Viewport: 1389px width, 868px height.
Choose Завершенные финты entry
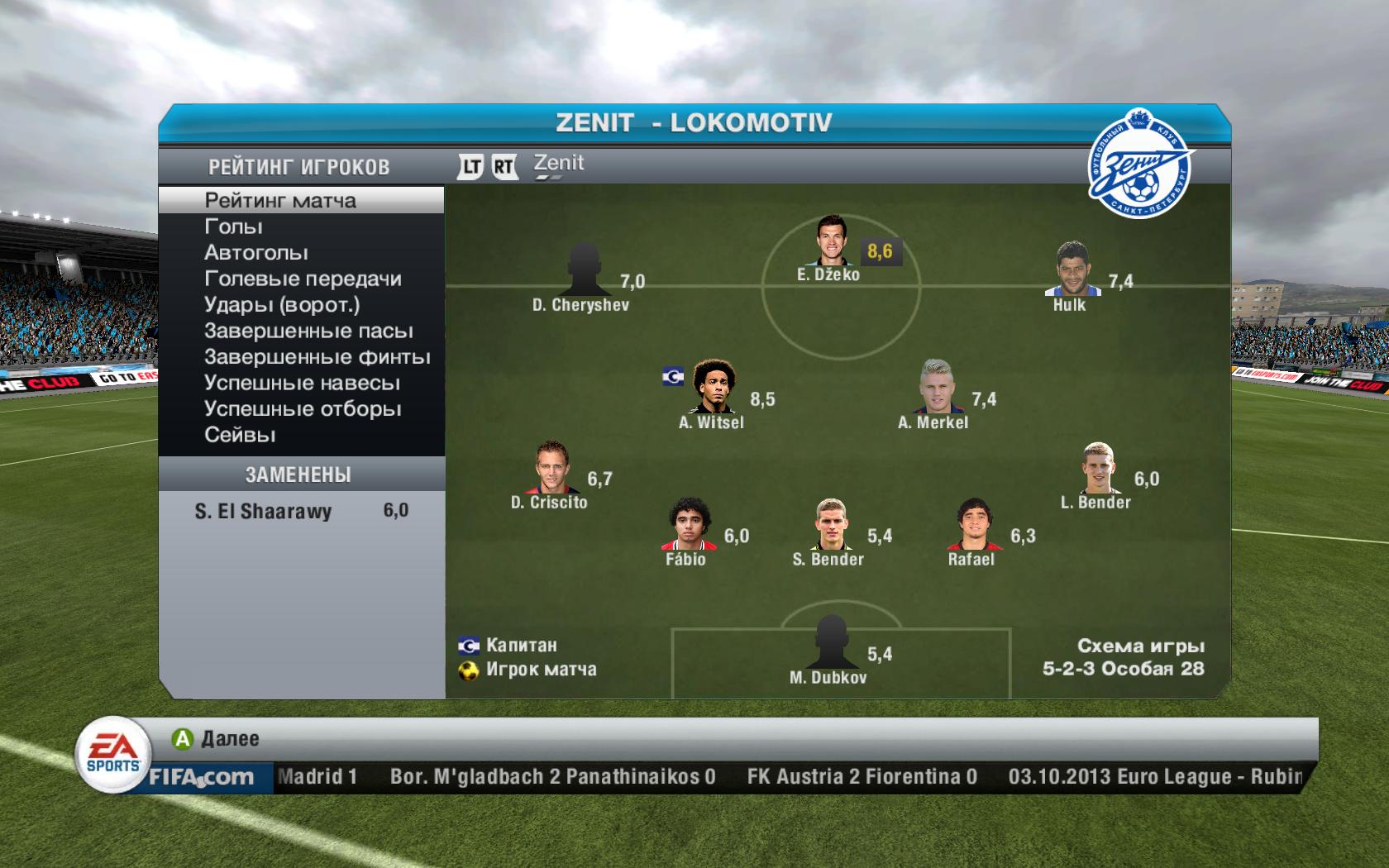pos(317,357)
